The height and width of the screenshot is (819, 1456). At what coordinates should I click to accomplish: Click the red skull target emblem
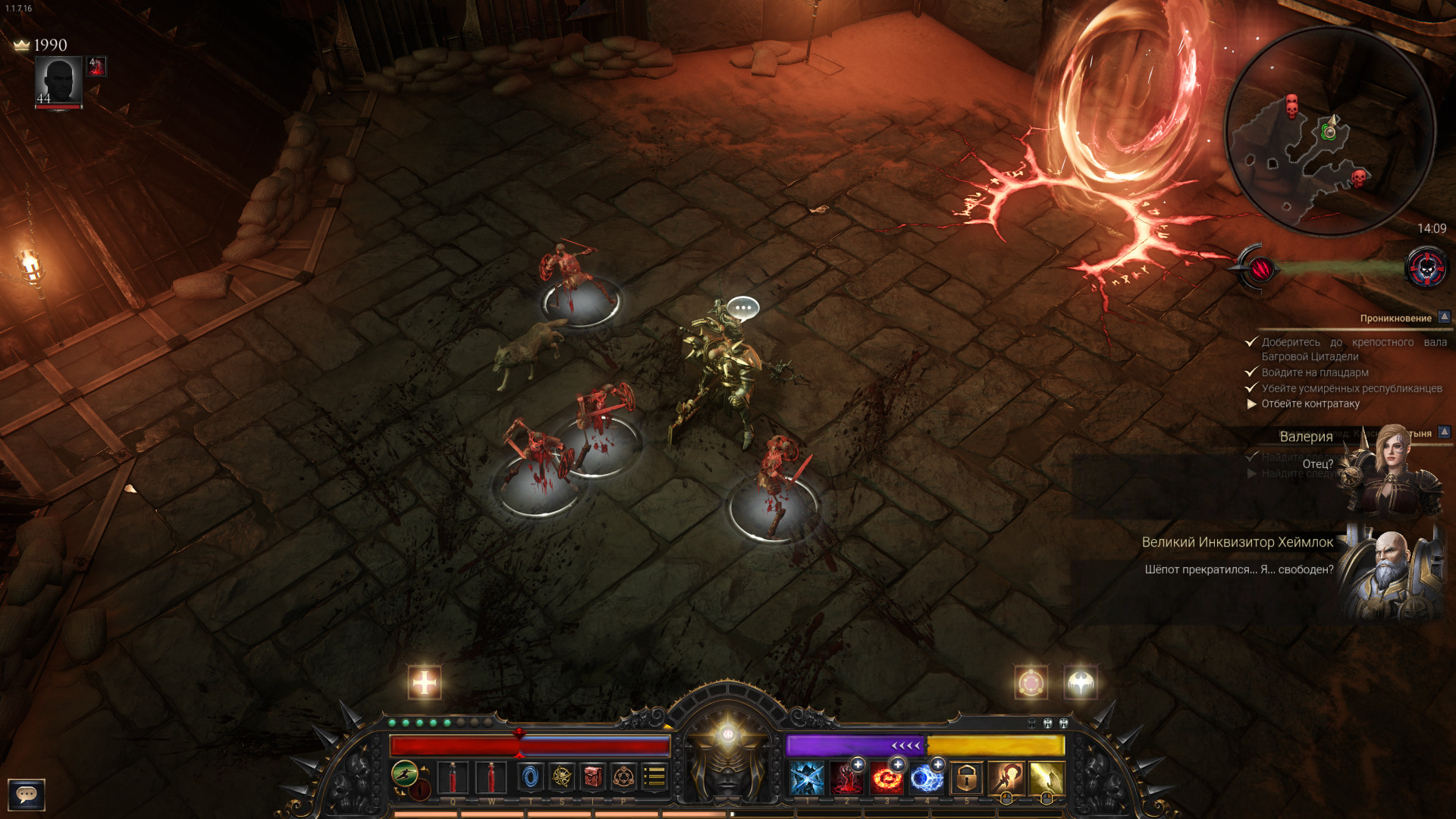[x=1426, y=268]
